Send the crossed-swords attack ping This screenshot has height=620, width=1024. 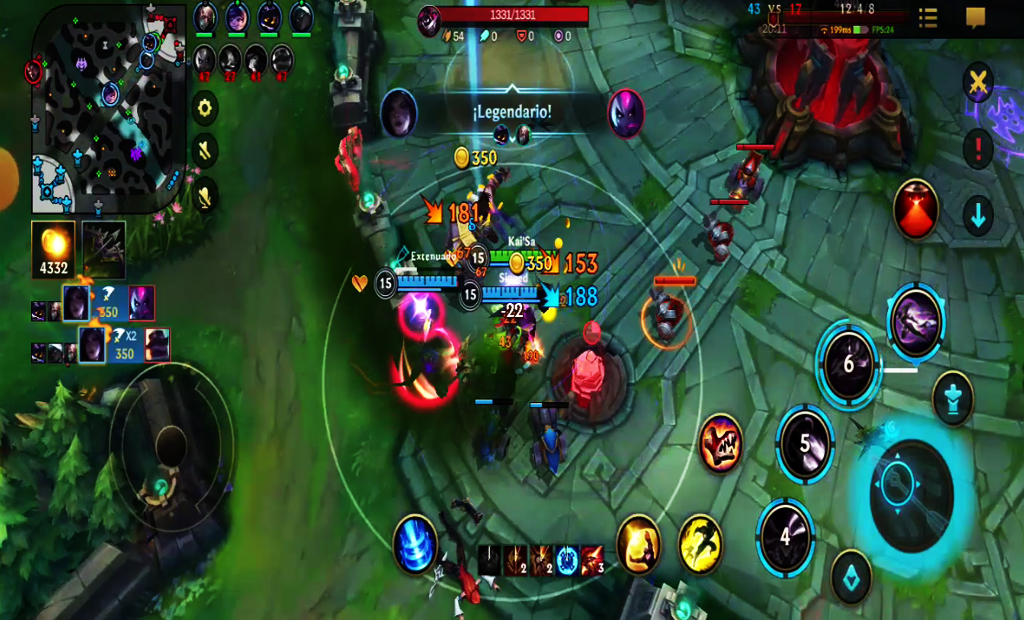click(977, 83)
